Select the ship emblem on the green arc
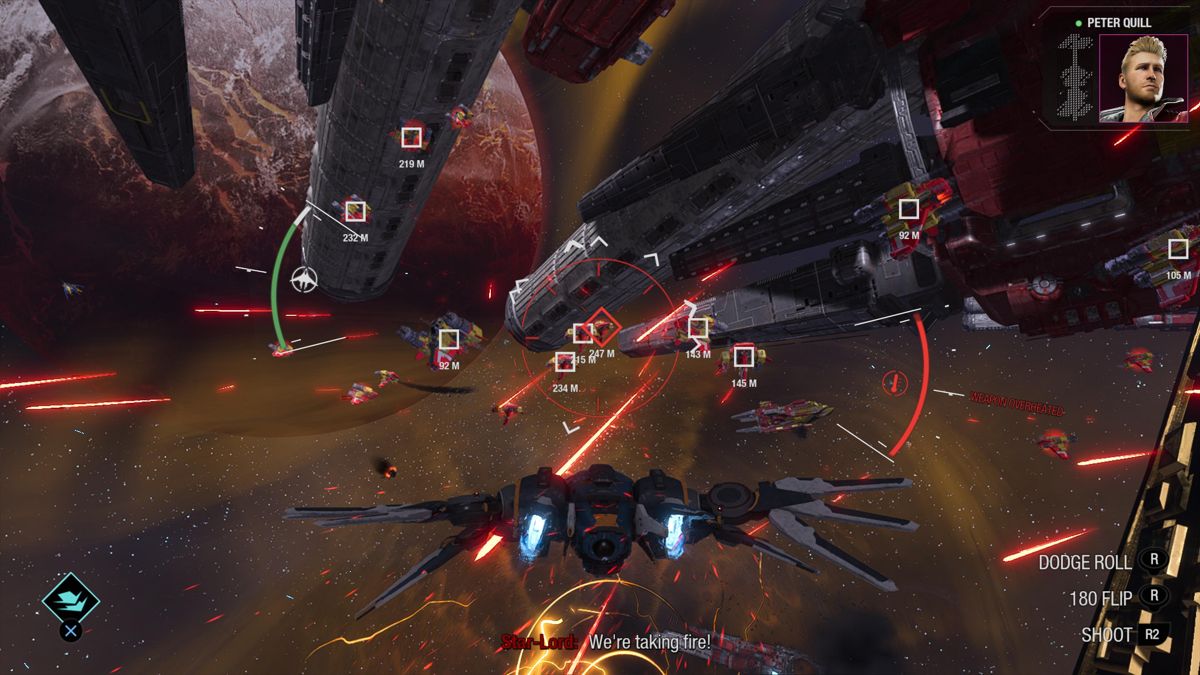1200x675 pixels. [304, 280]
